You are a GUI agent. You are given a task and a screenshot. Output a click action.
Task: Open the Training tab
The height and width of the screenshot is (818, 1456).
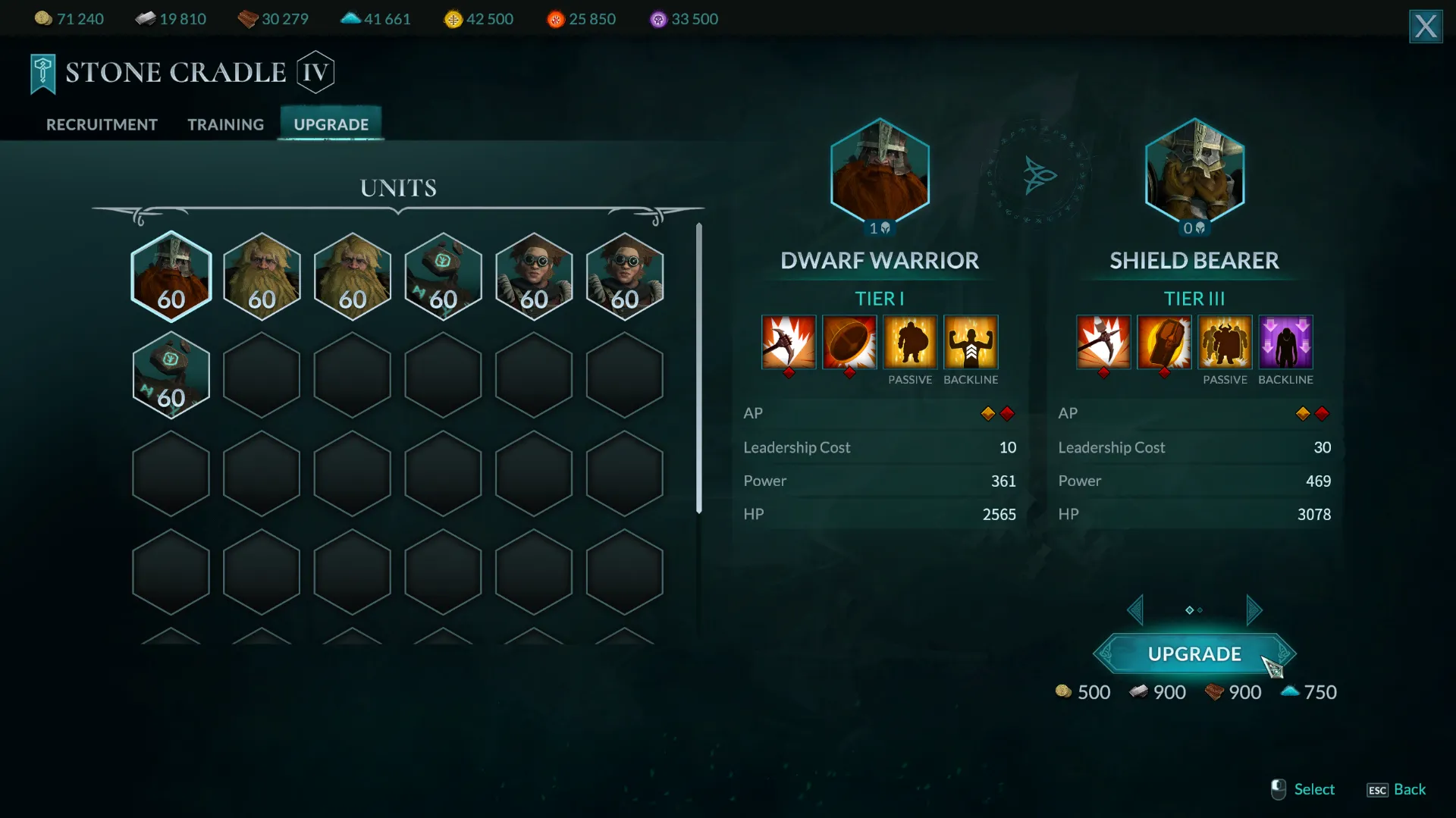coord(225,124)
